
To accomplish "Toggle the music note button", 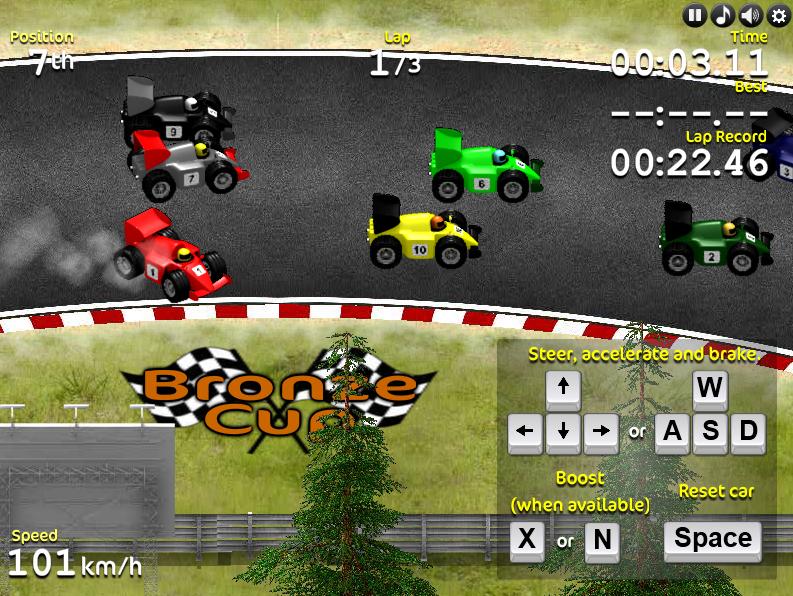I will (x=722, y=15).
